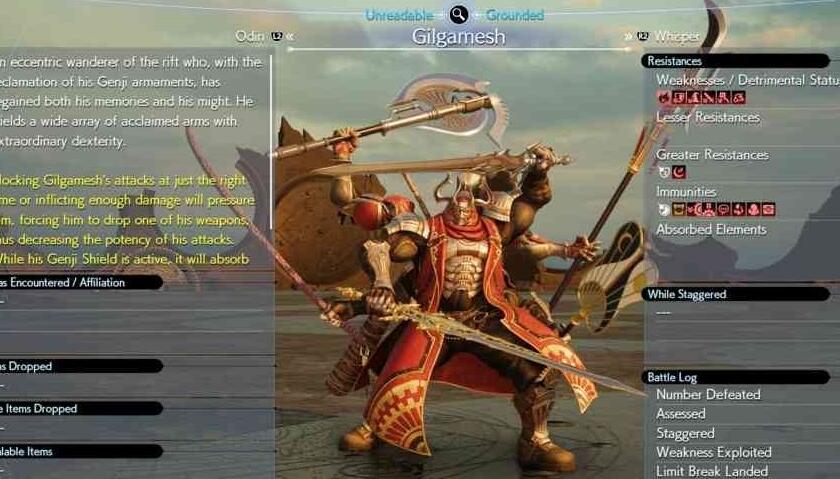The image size is (840, 479).
Task: Select the Grounded category at the top
Action: point(515,15)
